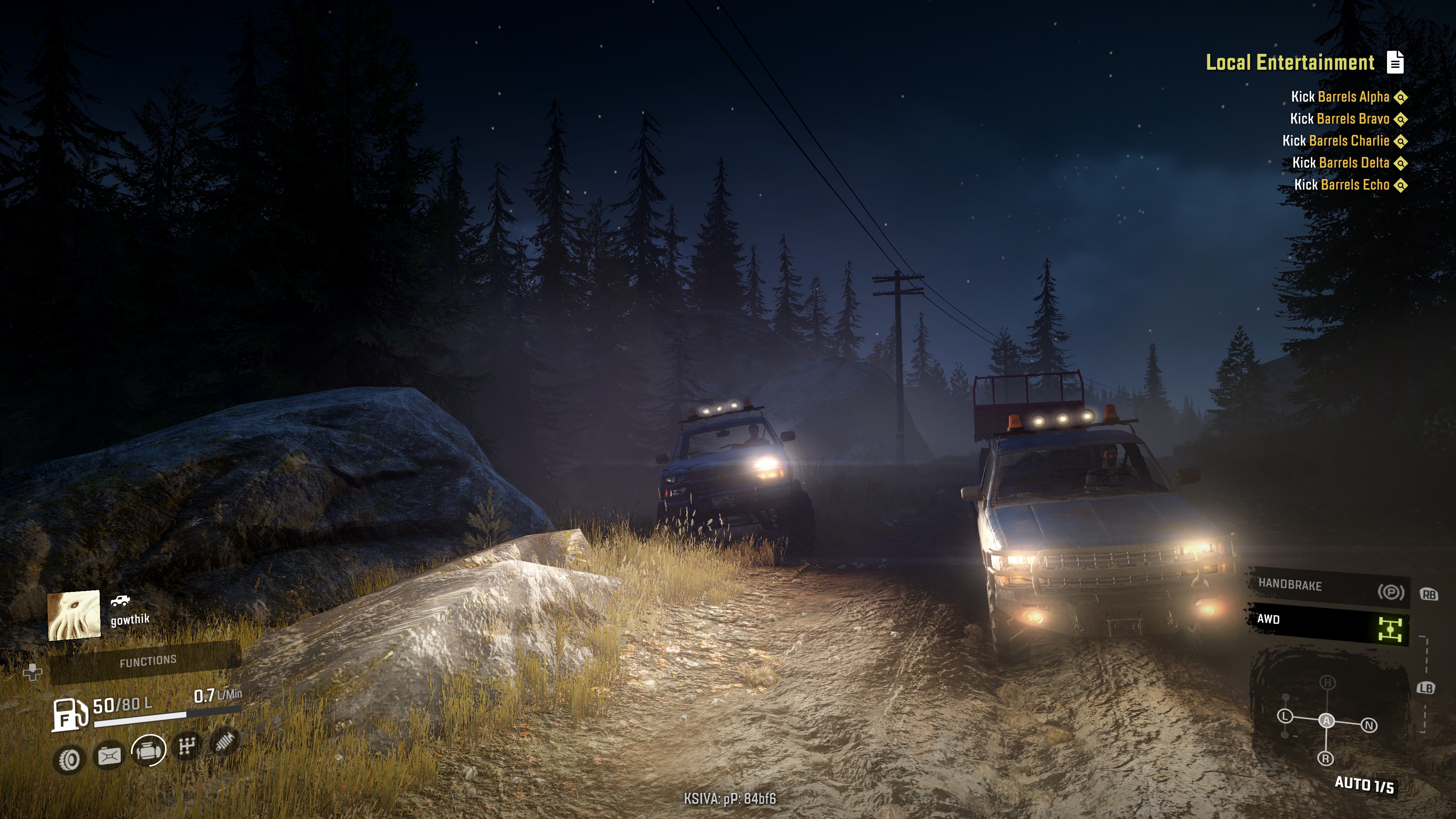This screenshot has width=1456, height=819.
Task: Inspect the tire damage status icon
Action: 69,759
